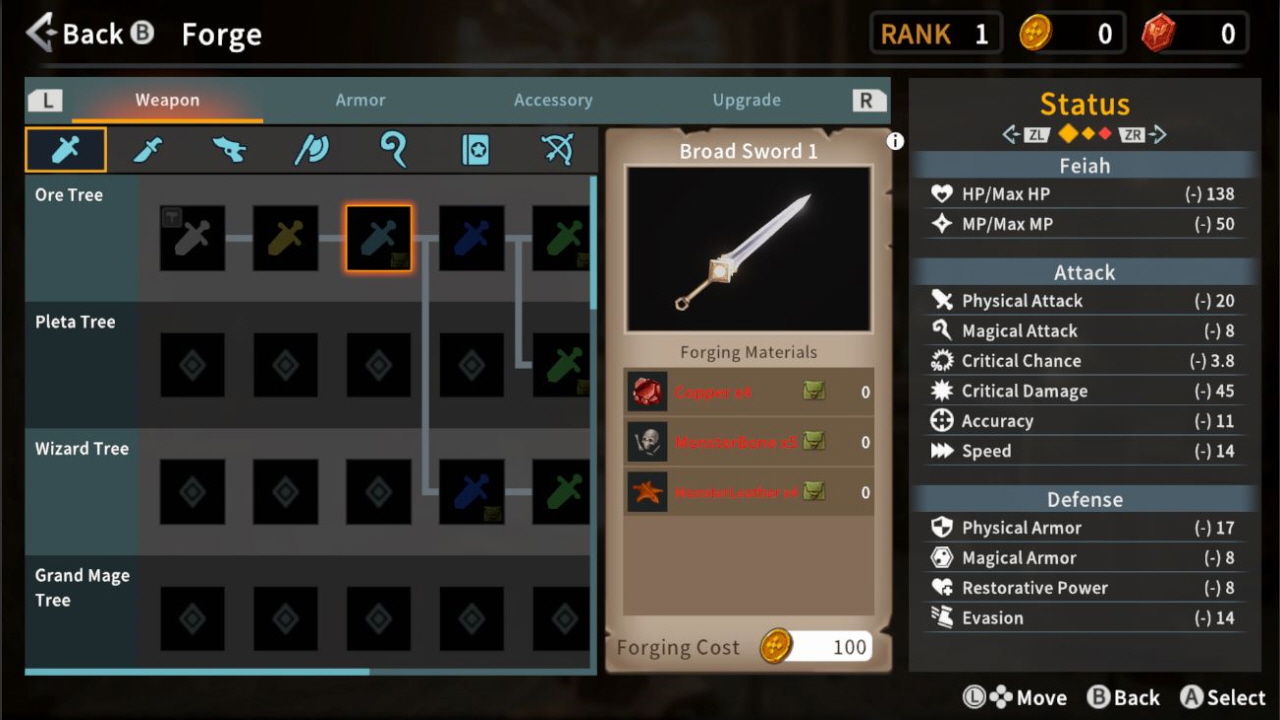The width and height of the screenshot is (1280, 720).
Task: Select the highlighted Broad Sword tree node
Action: coord(378,238)
